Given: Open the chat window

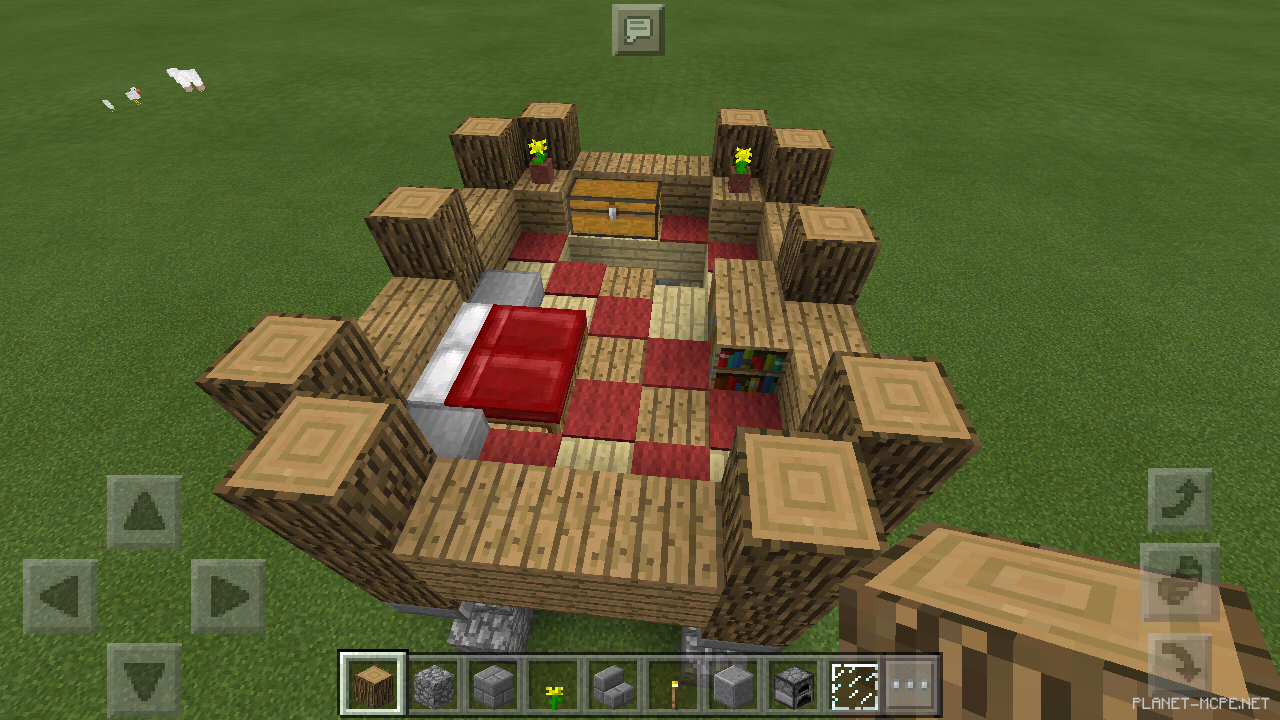Looking at the screenshot, I should [637, 30].
